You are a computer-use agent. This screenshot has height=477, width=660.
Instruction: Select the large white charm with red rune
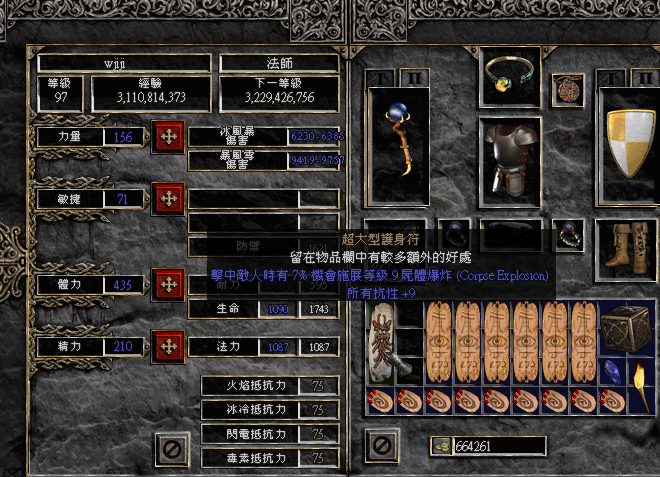point(381,342)
